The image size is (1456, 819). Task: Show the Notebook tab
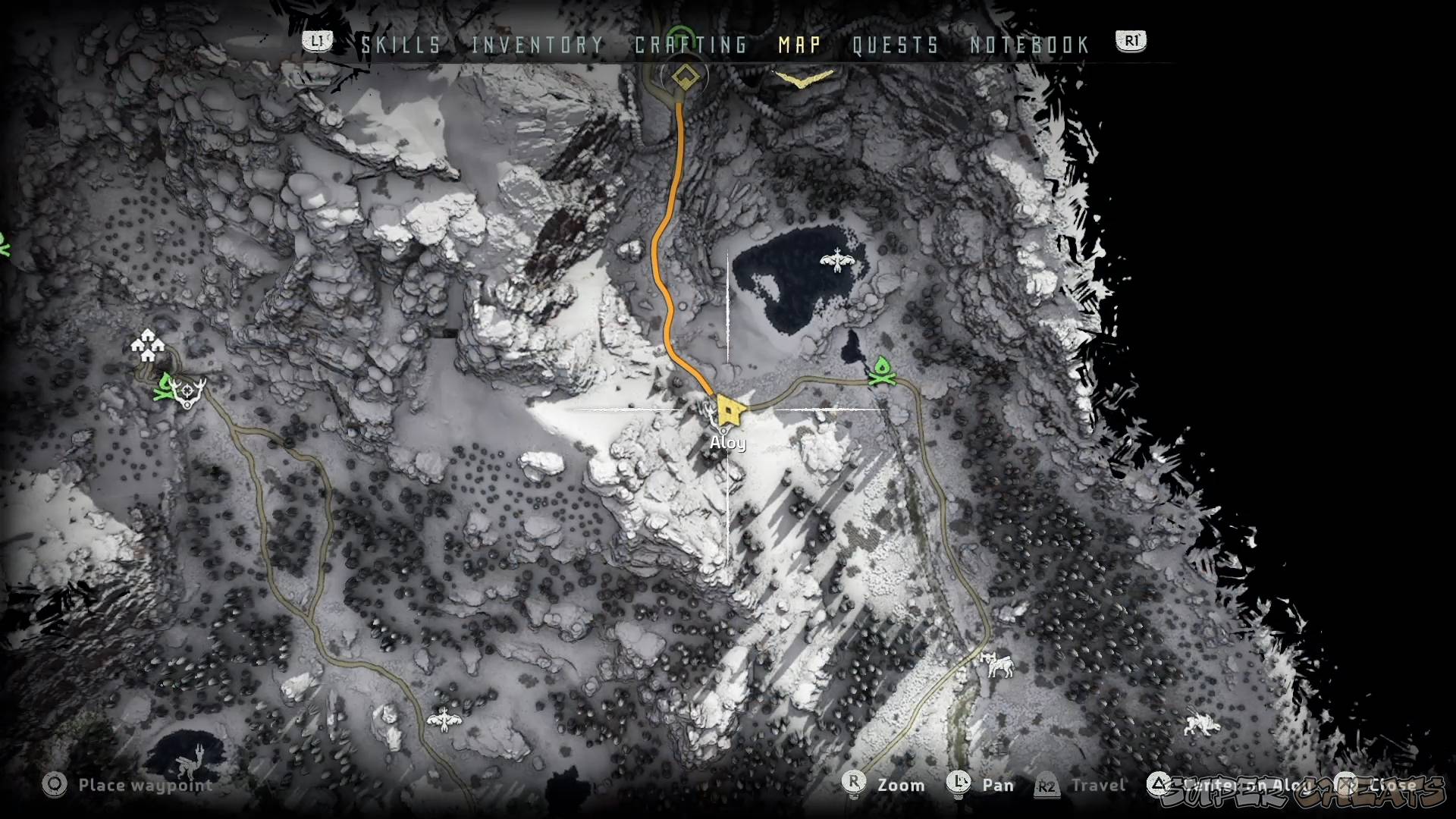tap(1030, 45)
